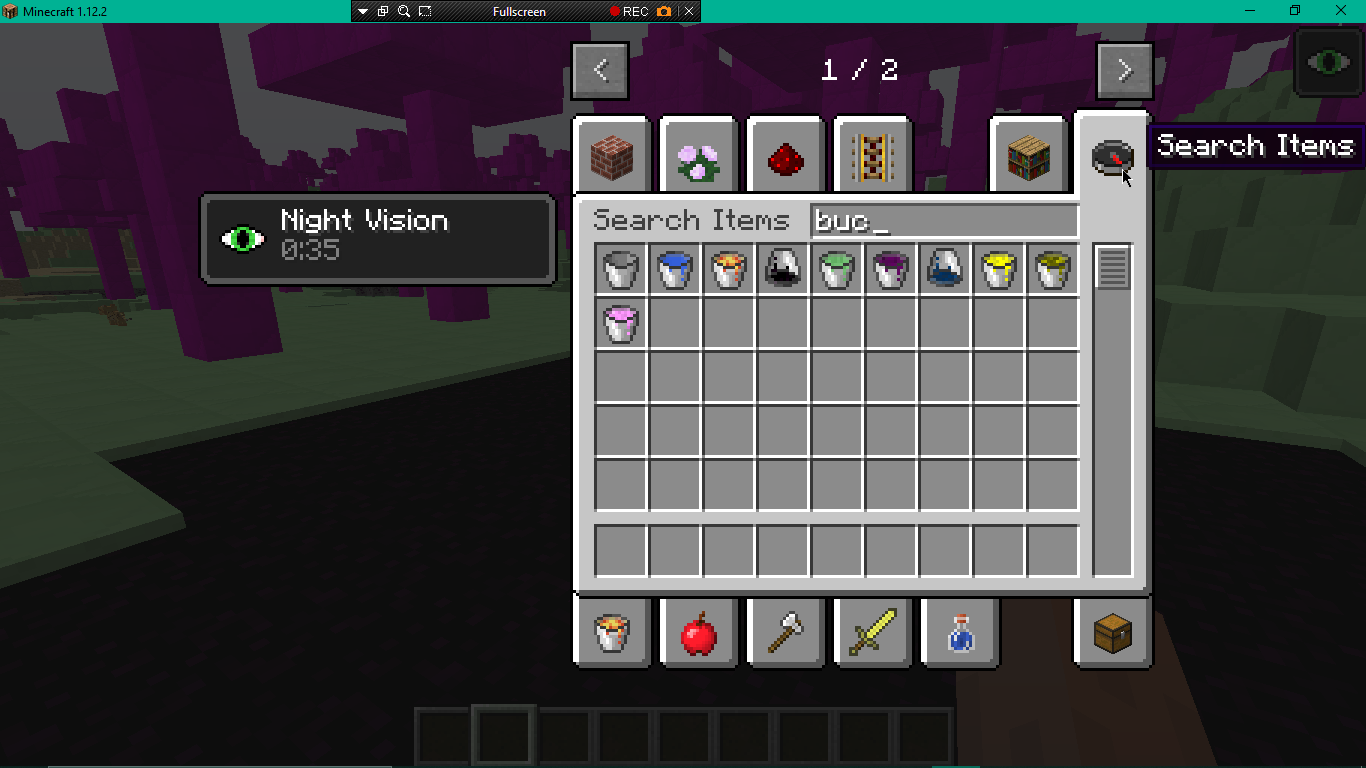This screenshot has width=1366, height=768.
Task: Go to the previous page of creative tabs
Action: point(599,70)
